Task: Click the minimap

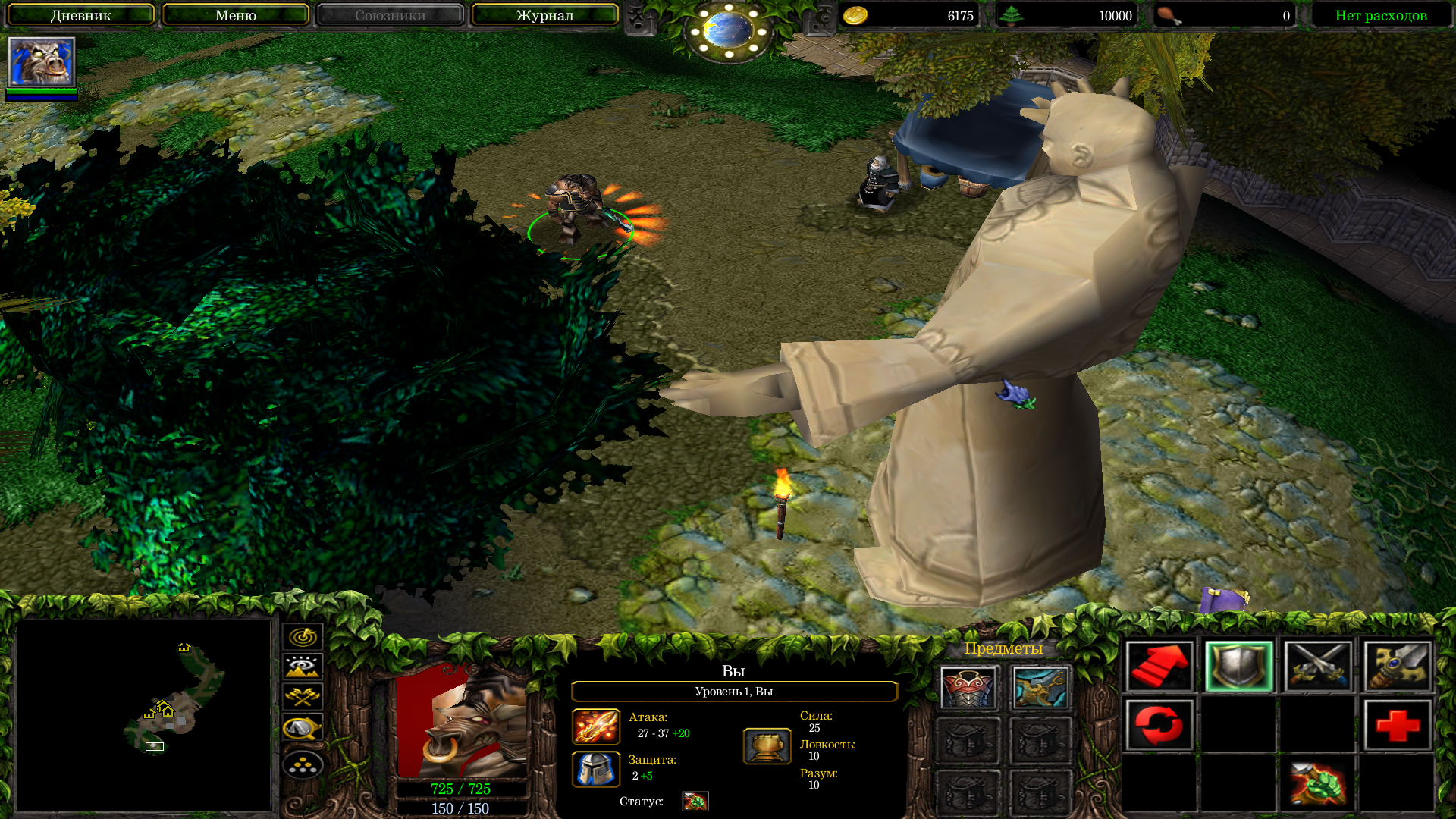Action: point(144,714)
